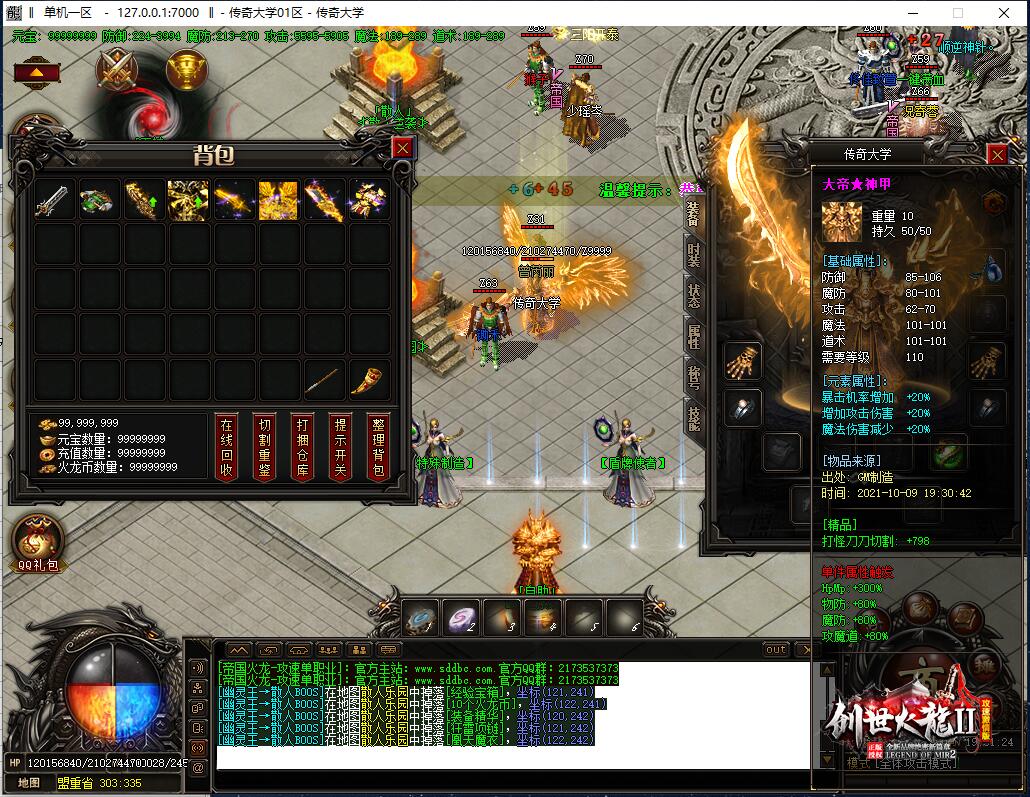
Task: Use the purple swirl item in hotbar slot 2
Action: (x=461, y=617)
